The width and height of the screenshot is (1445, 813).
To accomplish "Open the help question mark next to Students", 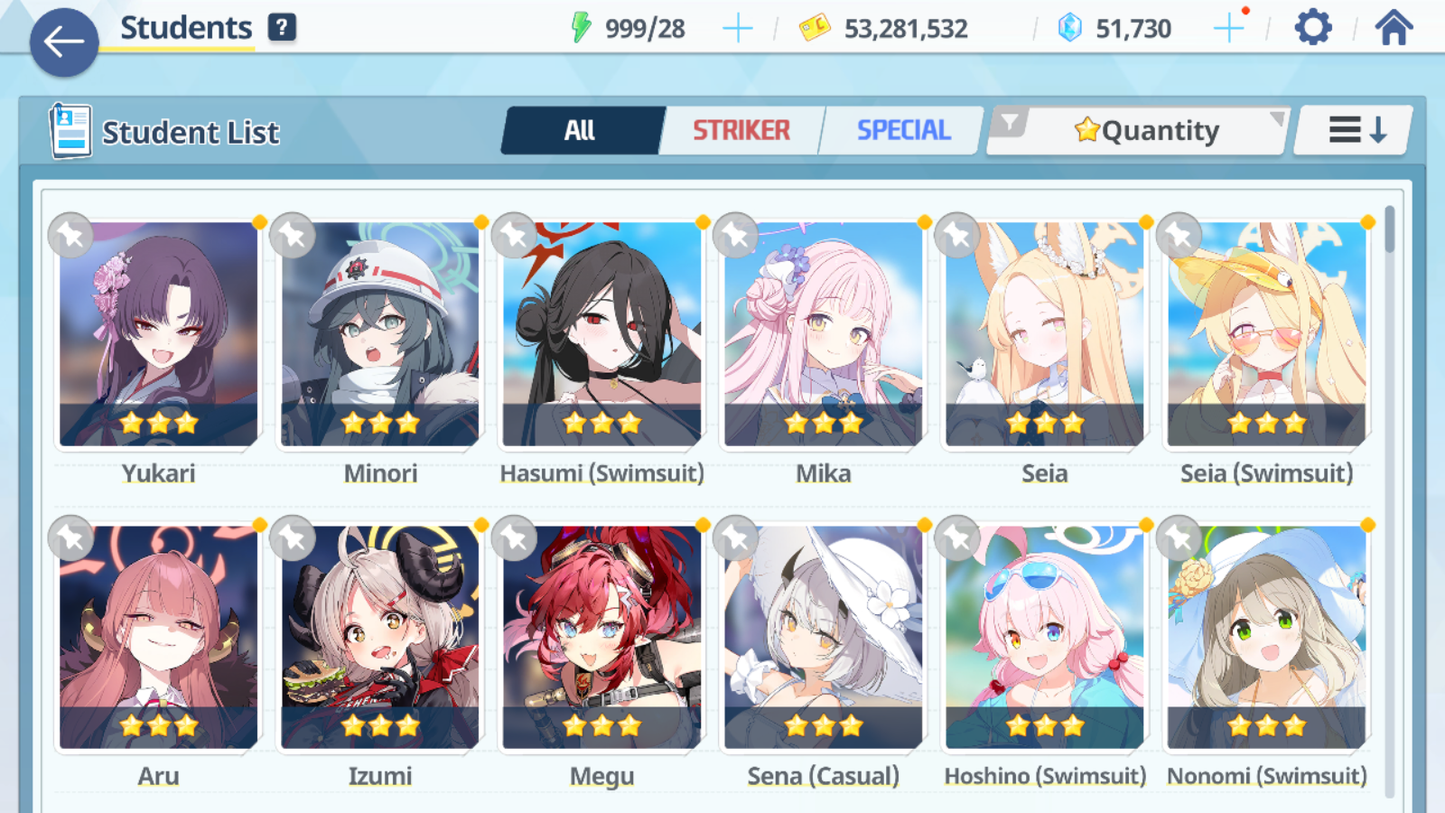I will tap(282, 27).
